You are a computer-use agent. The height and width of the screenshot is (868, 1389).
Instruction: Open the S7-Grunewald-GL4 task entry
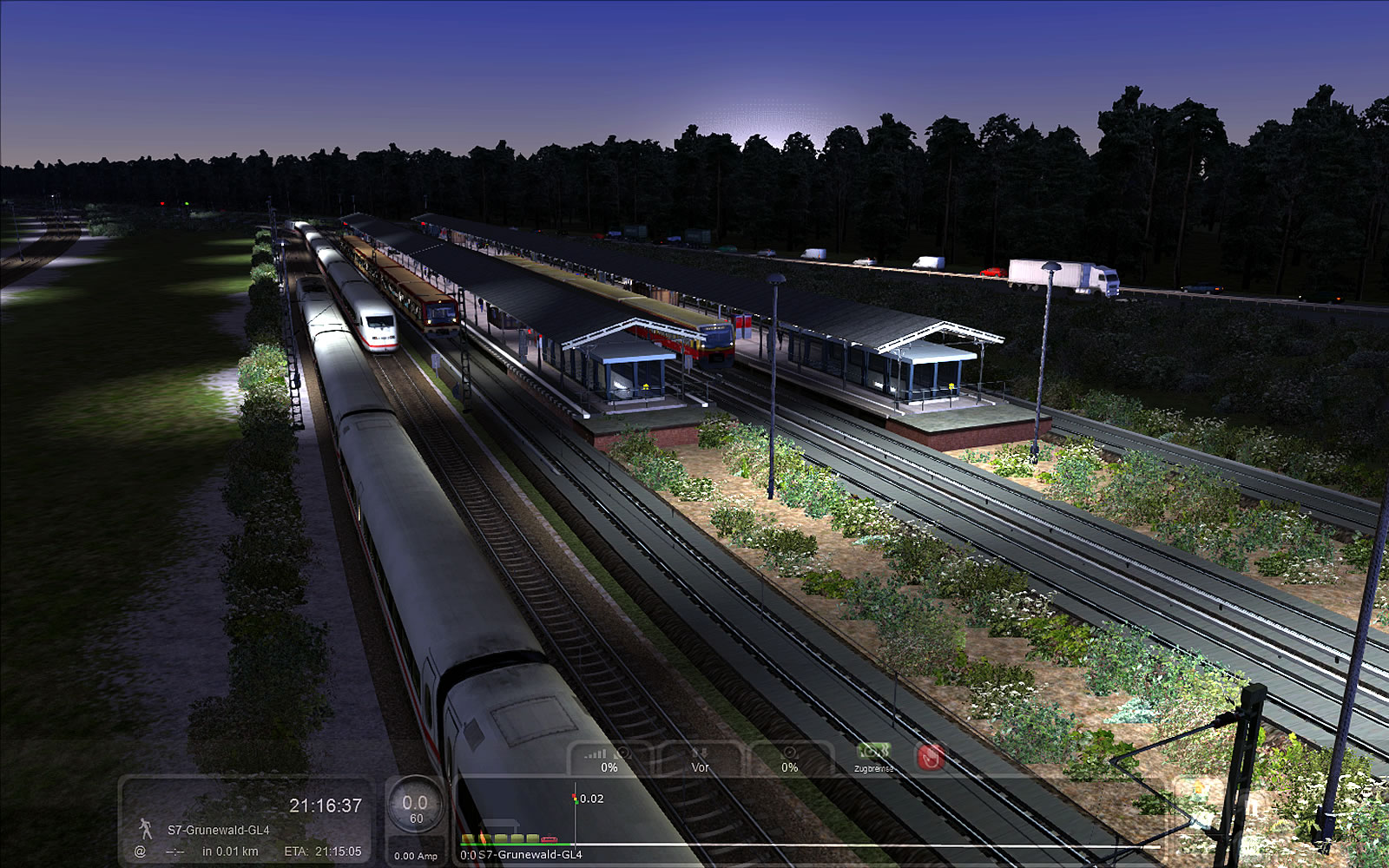(x=219, y=830)
